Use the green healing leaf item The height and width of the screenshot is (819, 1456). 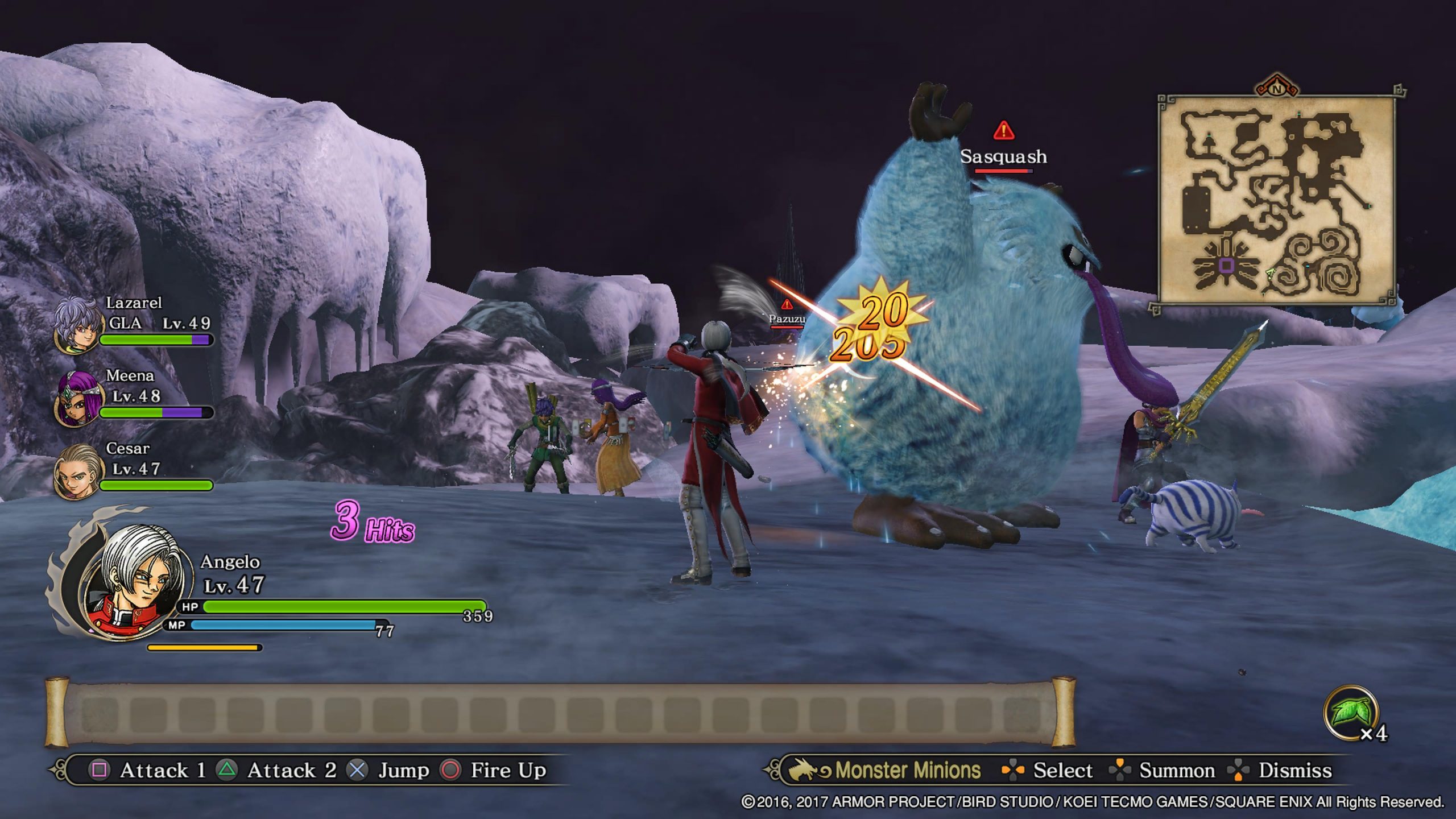click(1351, 714)
